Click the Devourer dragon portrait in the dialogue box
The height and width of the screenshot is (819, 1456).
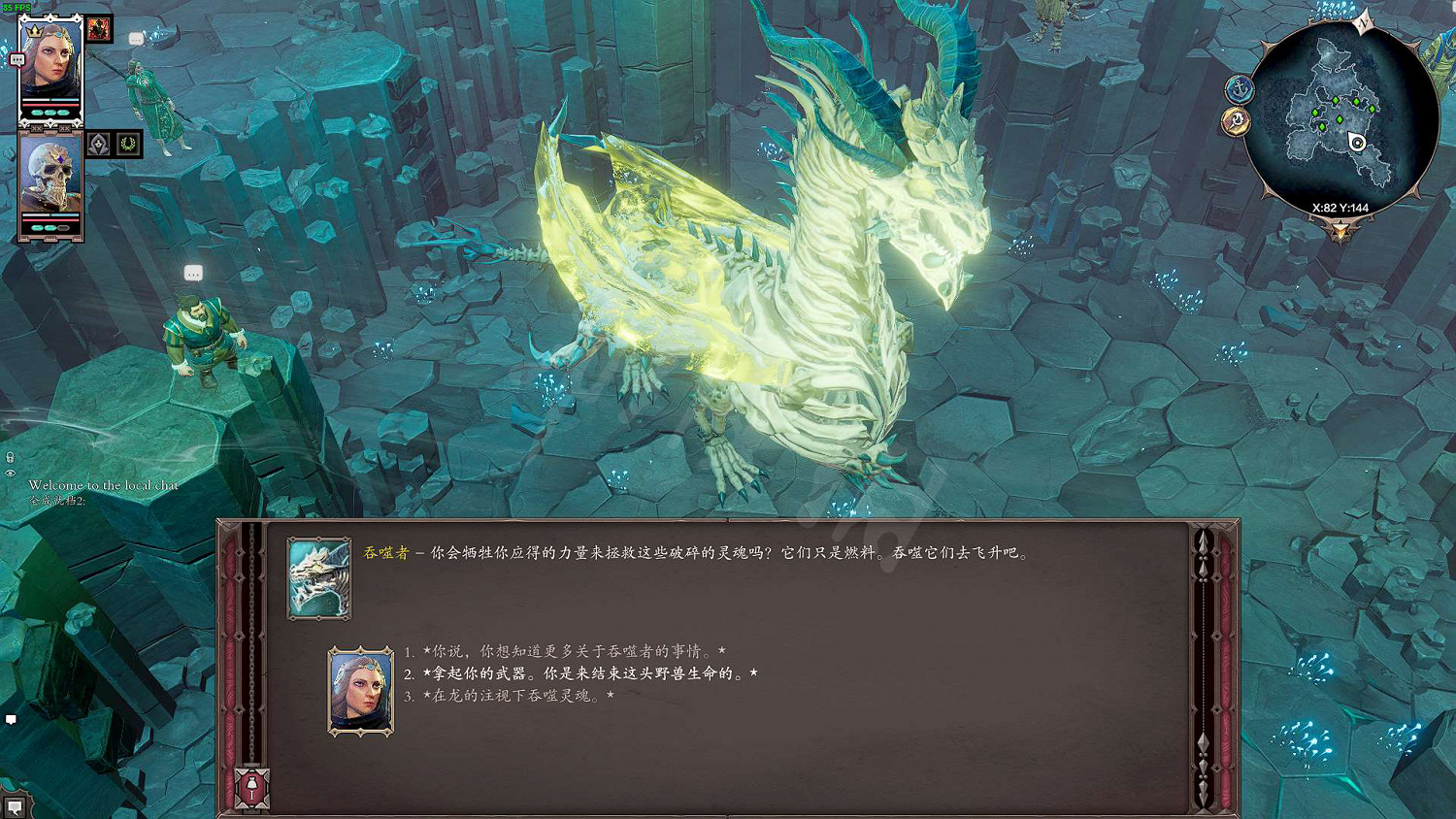[x=320, y=577]
